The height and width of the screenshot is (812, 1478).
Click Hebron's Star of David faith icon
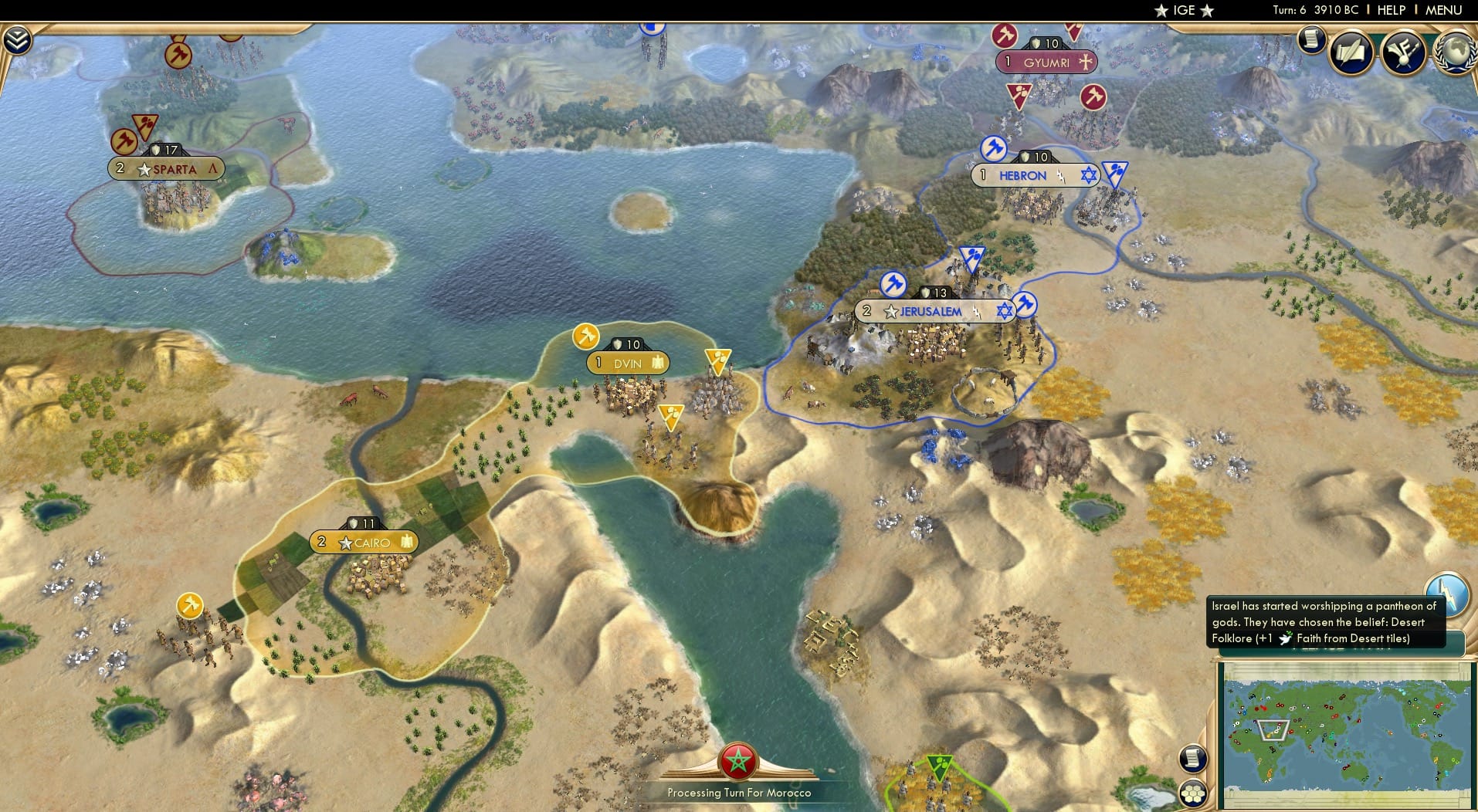tap(1089, 176)
